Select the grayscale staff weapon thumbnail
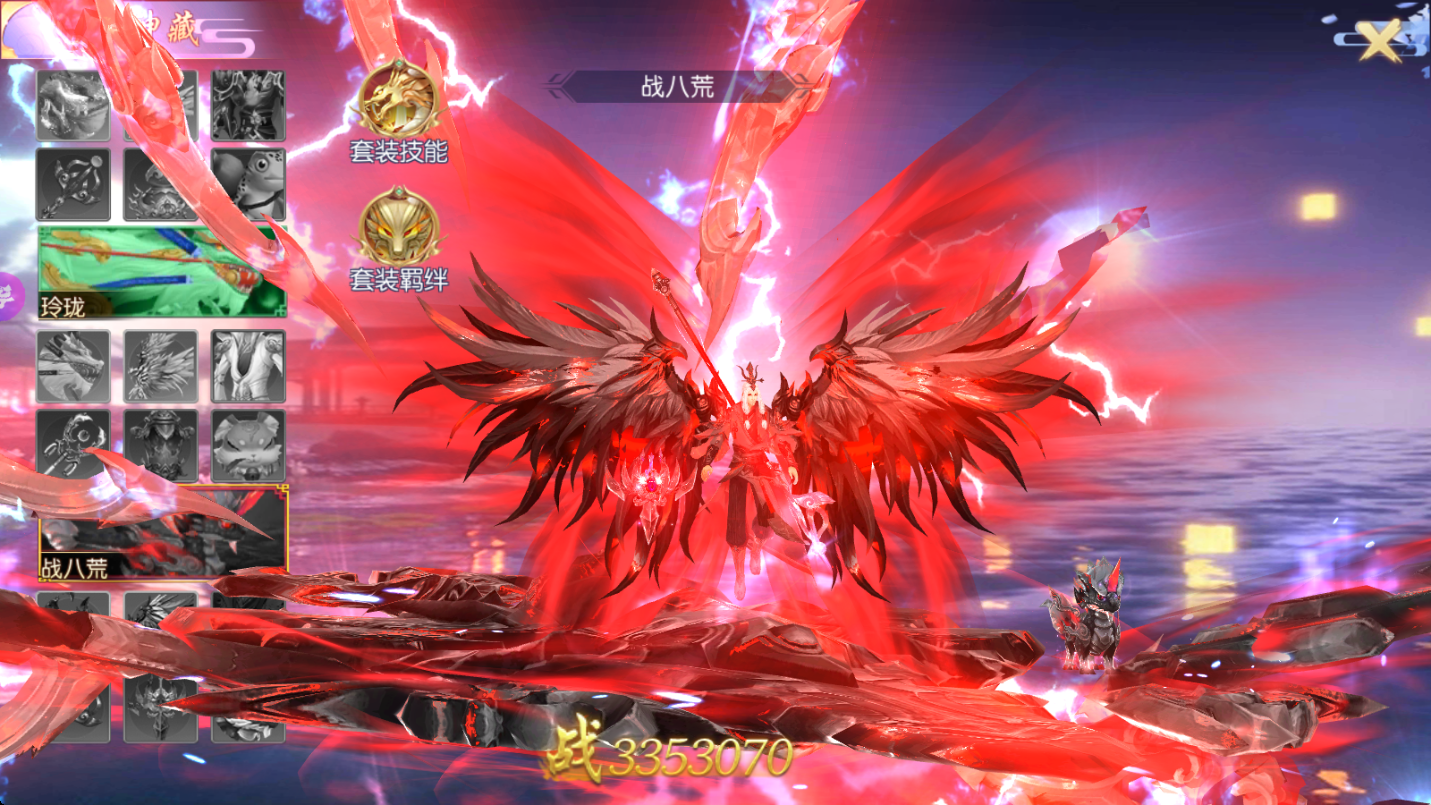 [x=73, y=184]
